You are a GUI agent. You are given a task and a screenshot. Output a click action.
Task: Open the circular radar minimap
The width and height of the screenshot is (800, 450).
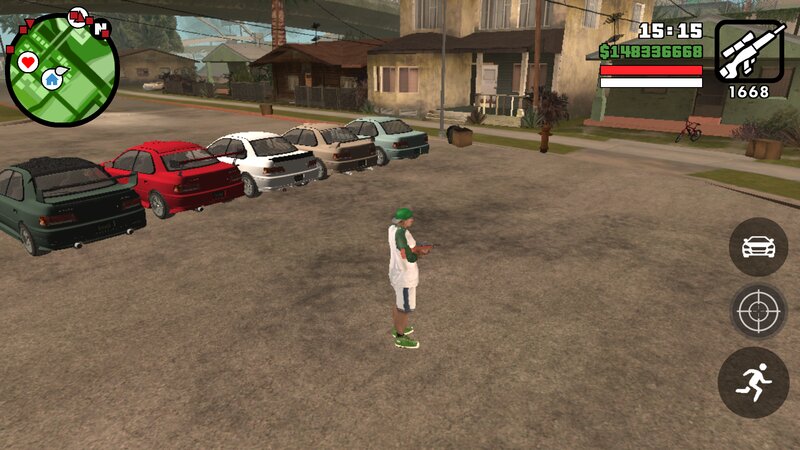pos(62,69)
